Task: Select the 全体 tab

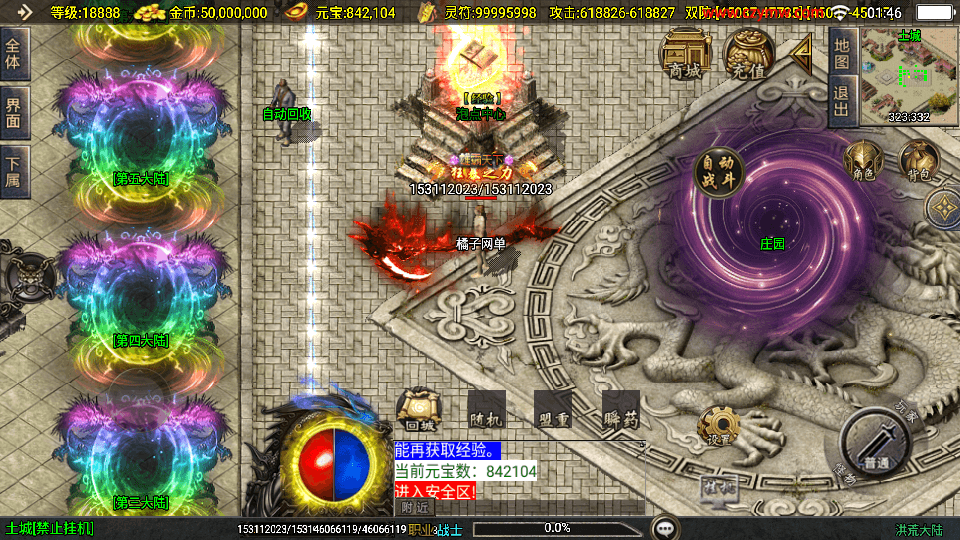Action: [x=13, y=54]
